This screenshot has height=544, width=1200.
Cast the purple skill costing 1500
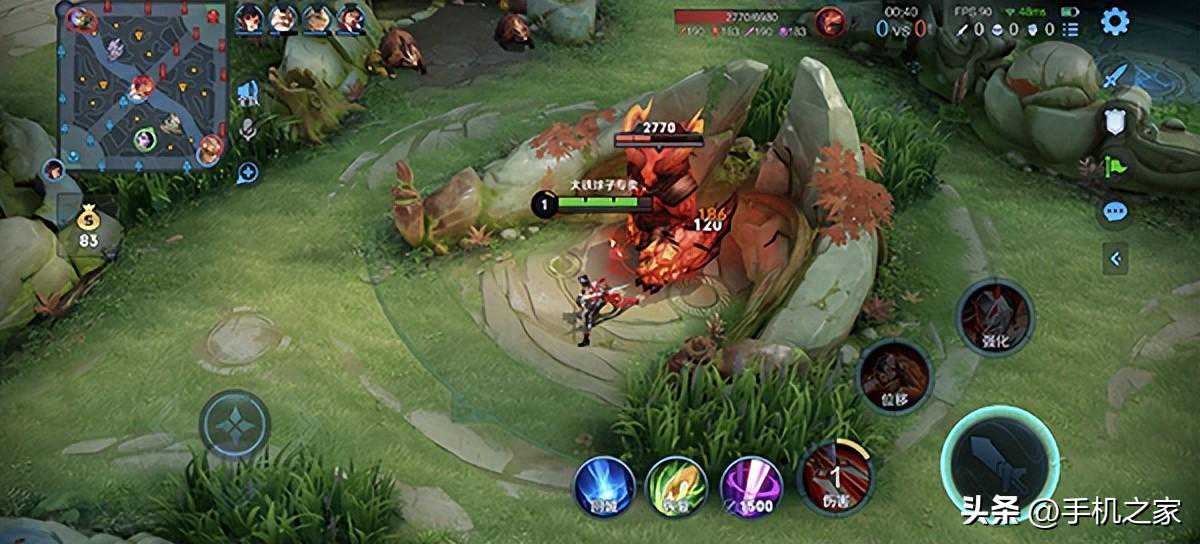(751, 486)
